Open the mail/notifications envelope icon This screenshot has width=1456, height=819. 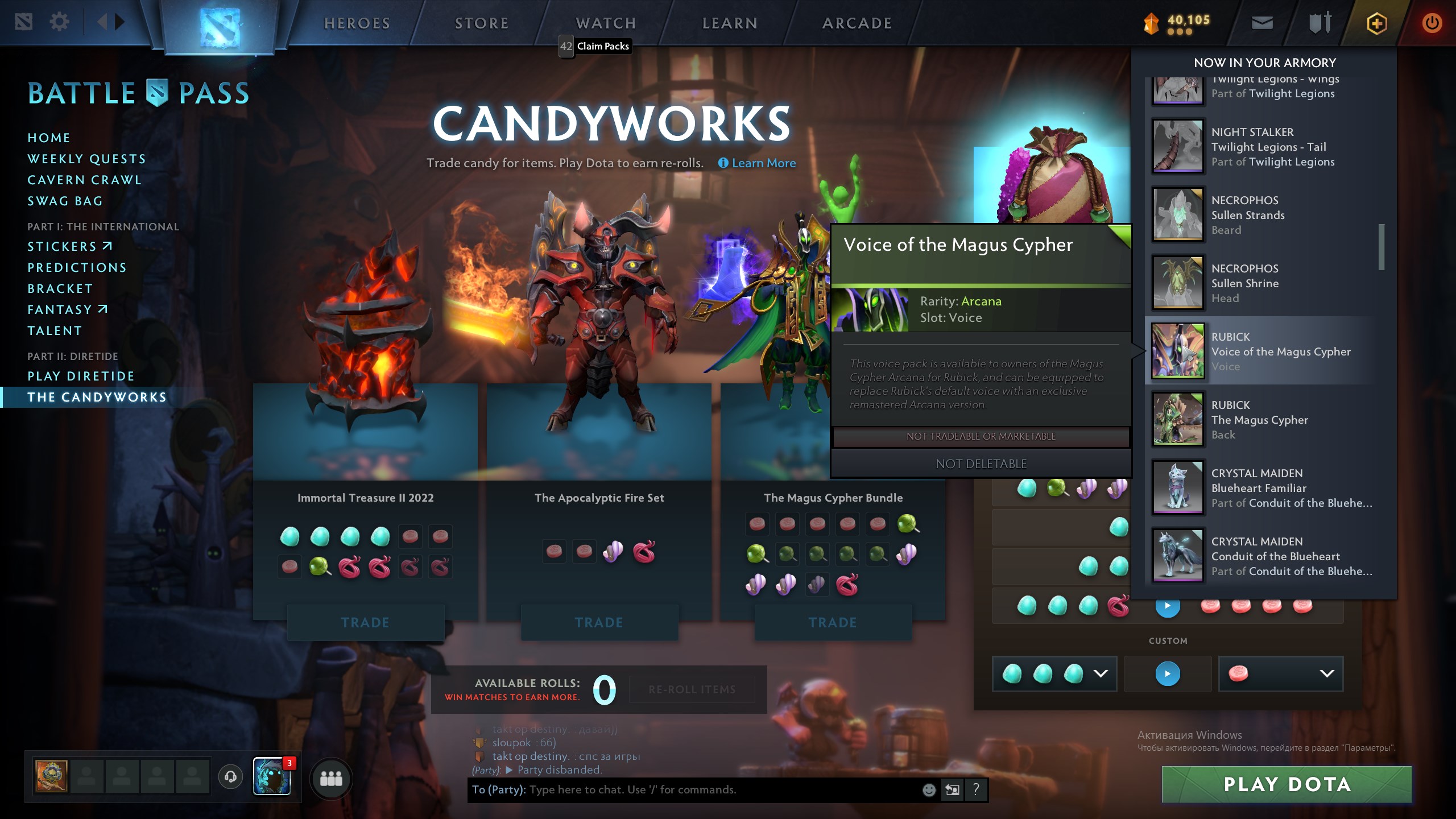[x=1263, y=24]
